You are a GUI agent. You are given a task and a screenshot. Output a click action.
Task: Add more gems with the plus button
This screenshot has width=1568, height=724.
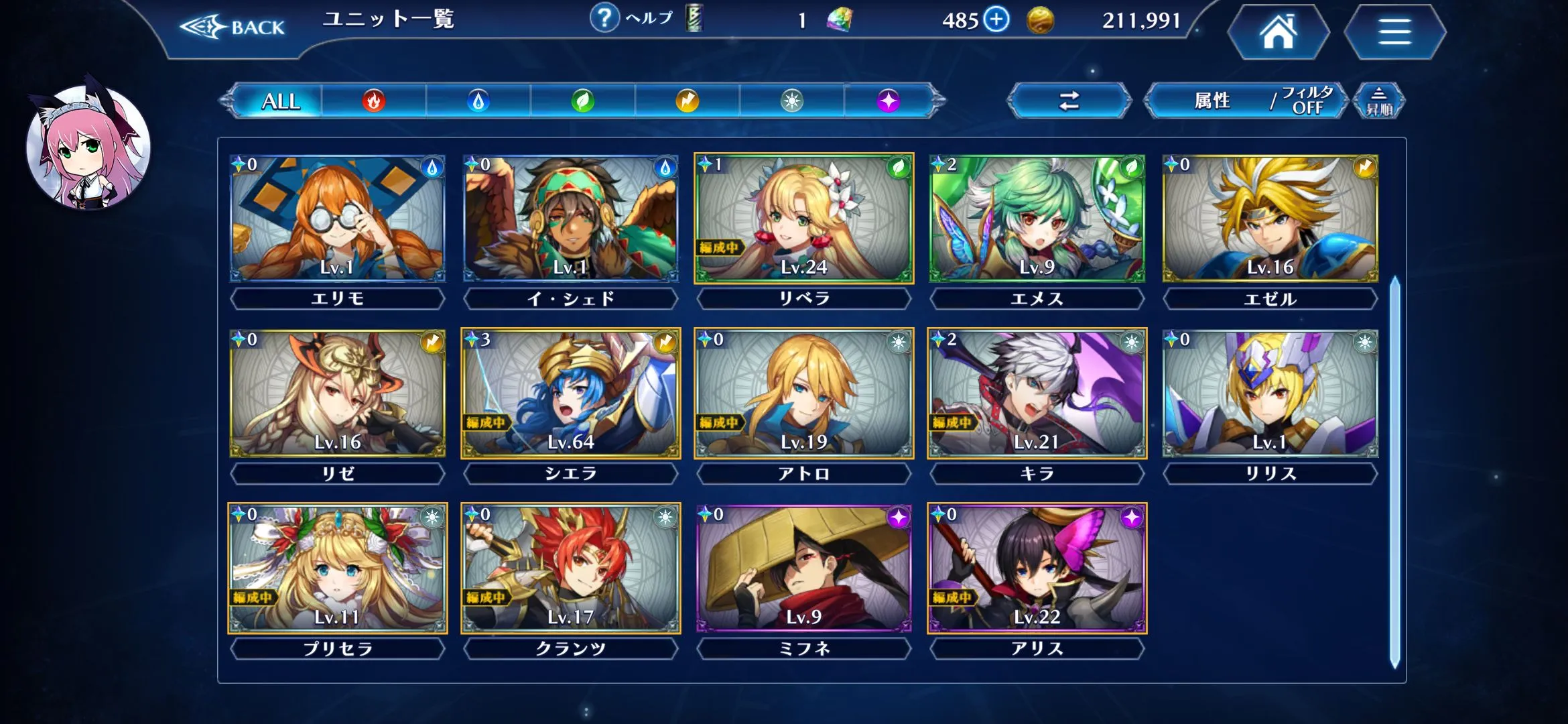(996, 19)
